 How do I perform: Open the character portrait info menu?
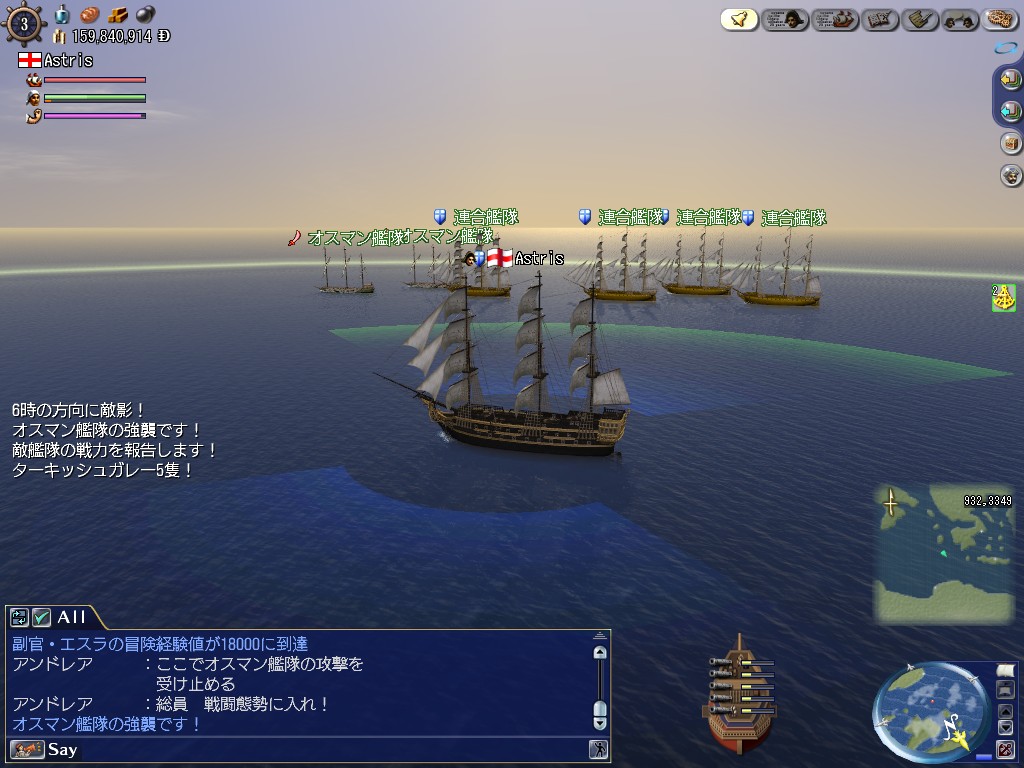coord(786,19)
